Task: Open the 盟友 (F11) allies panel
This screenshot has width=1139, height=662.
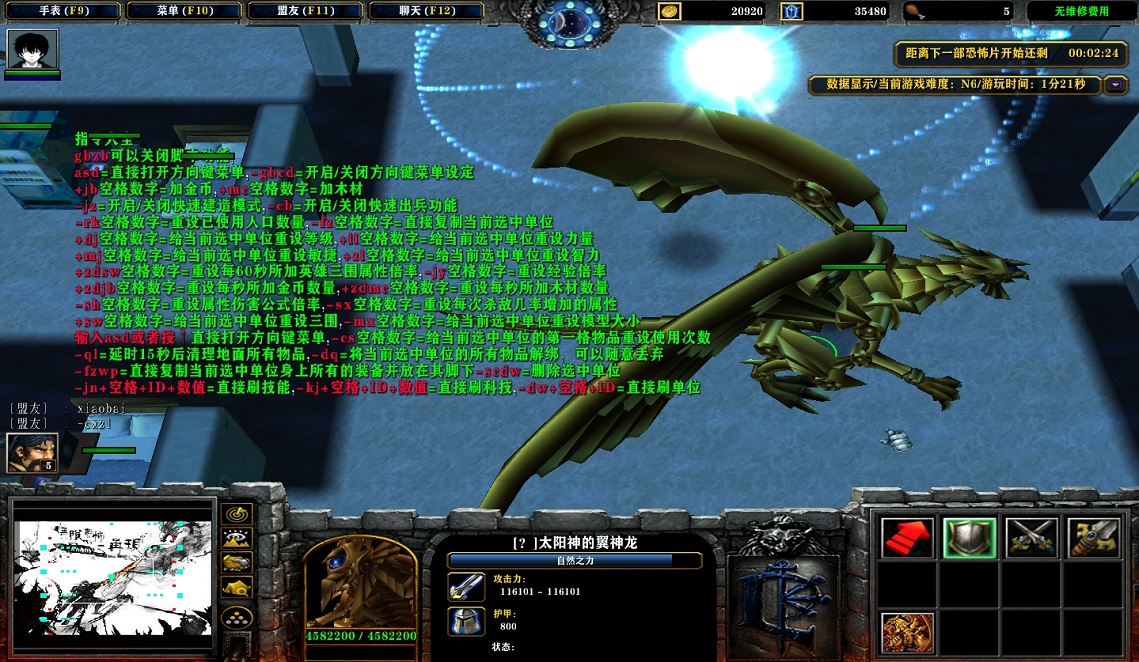Action: (x=305, y=11)
